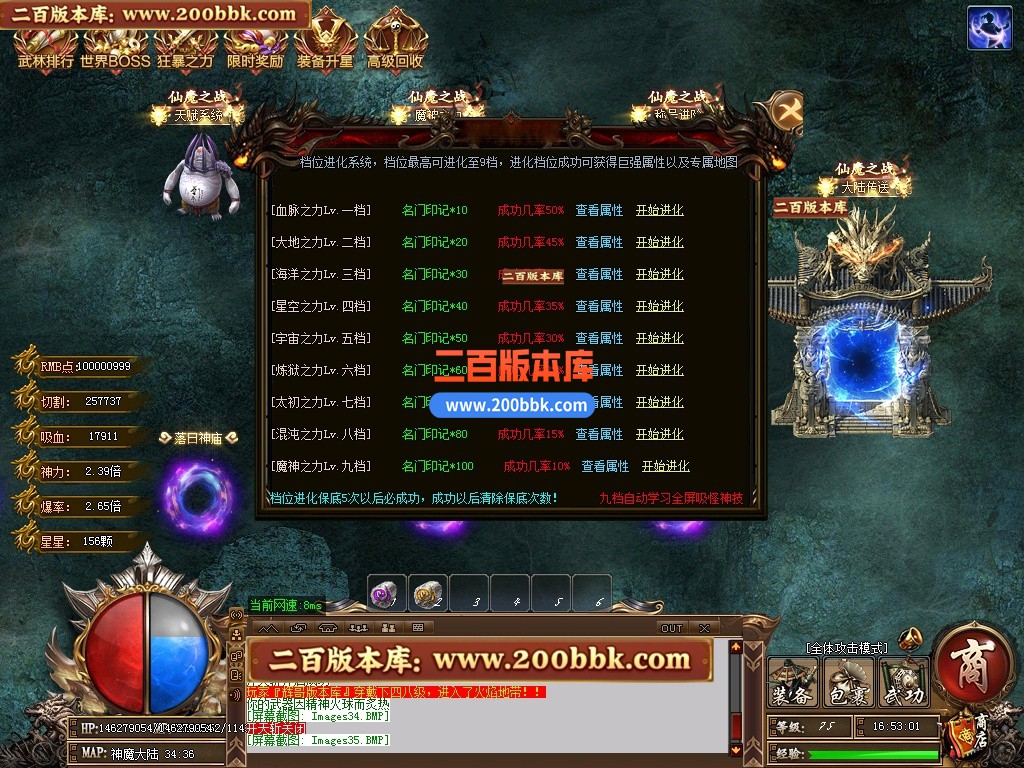This screenshot has width=1024, height=768.
Task: View attributes of 宇宙之力 Lv.五档
Action: point(599,339)
